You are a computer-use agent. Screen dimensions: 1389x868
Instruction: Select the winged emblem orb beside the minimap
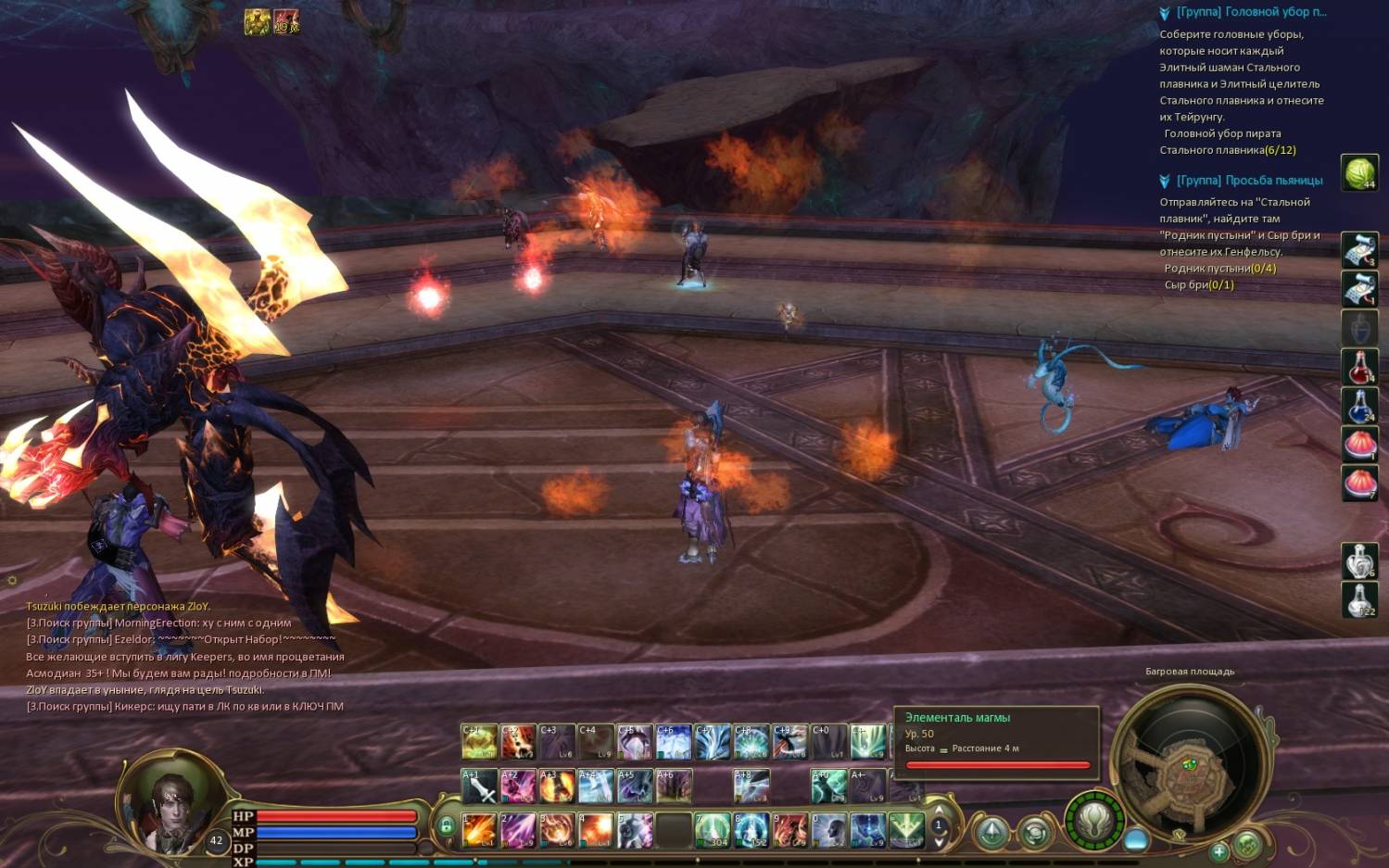pos(1094,821)
